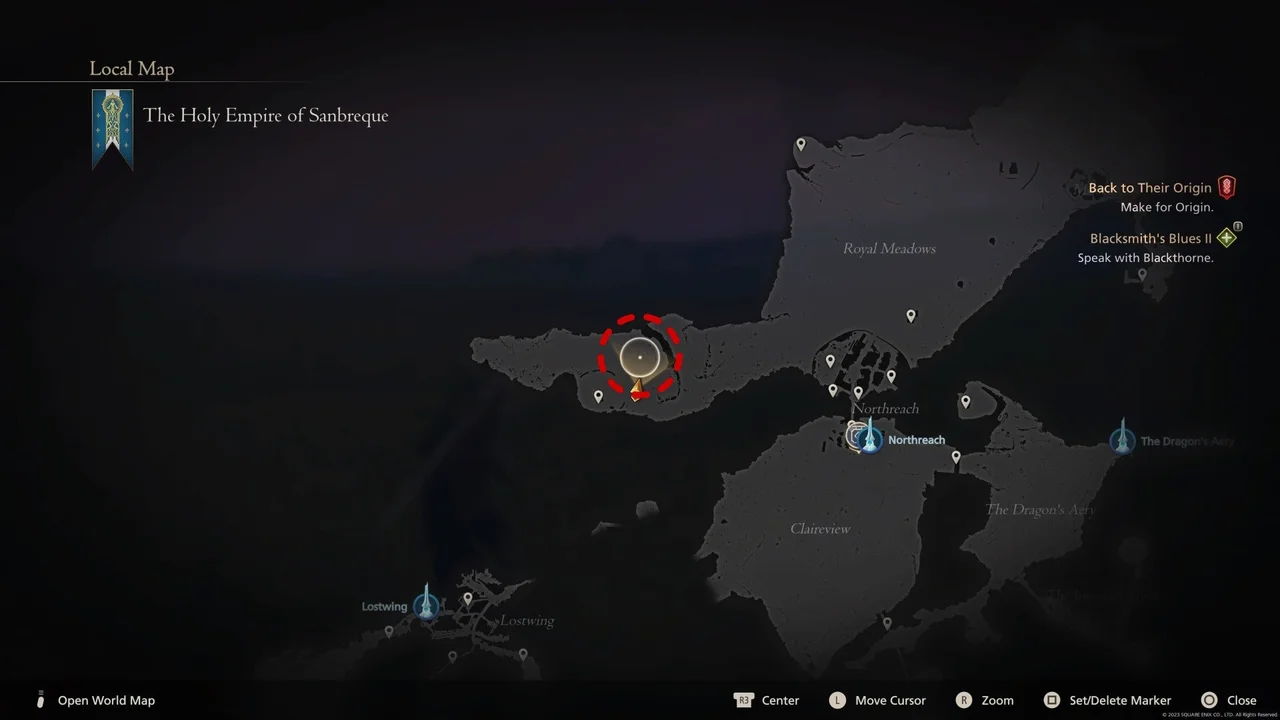
Task: Click a location pin in Royal Meadows
Action: [x=911, y=315]
